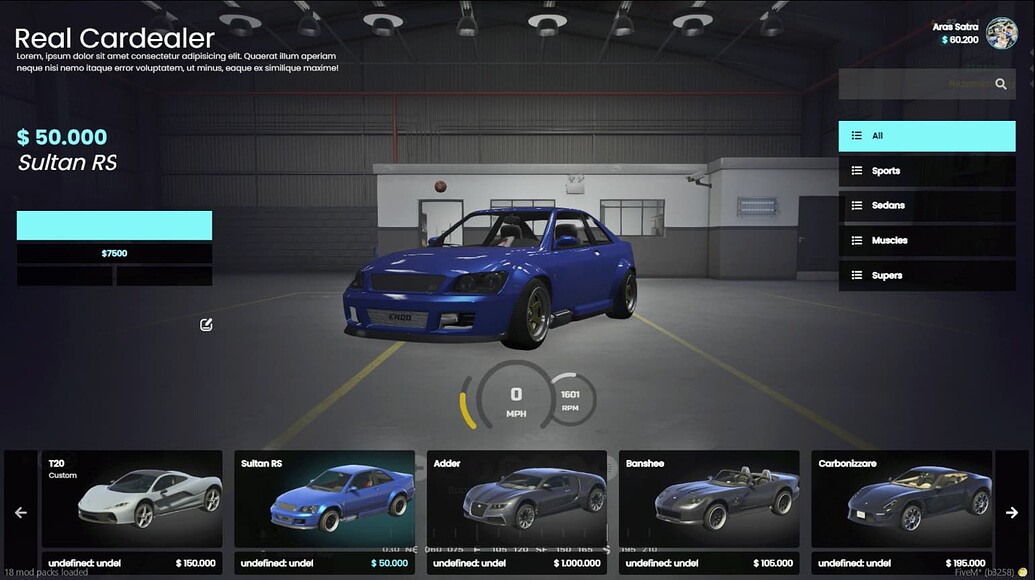Select the All category filter
The image size is (1035, 580).
(926, 136)
